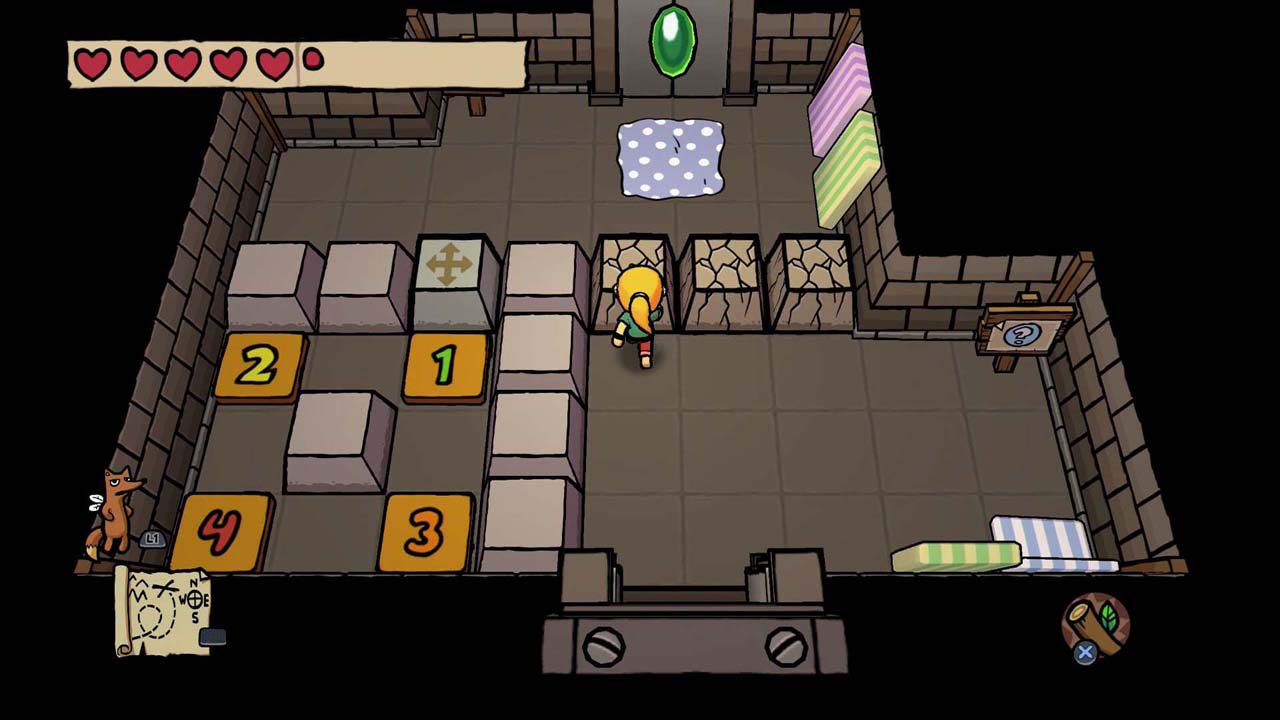Click the first heart in the health bar
Viewport: 1280px width, 720px height.
pyautogui.click(x=90, y=62)
